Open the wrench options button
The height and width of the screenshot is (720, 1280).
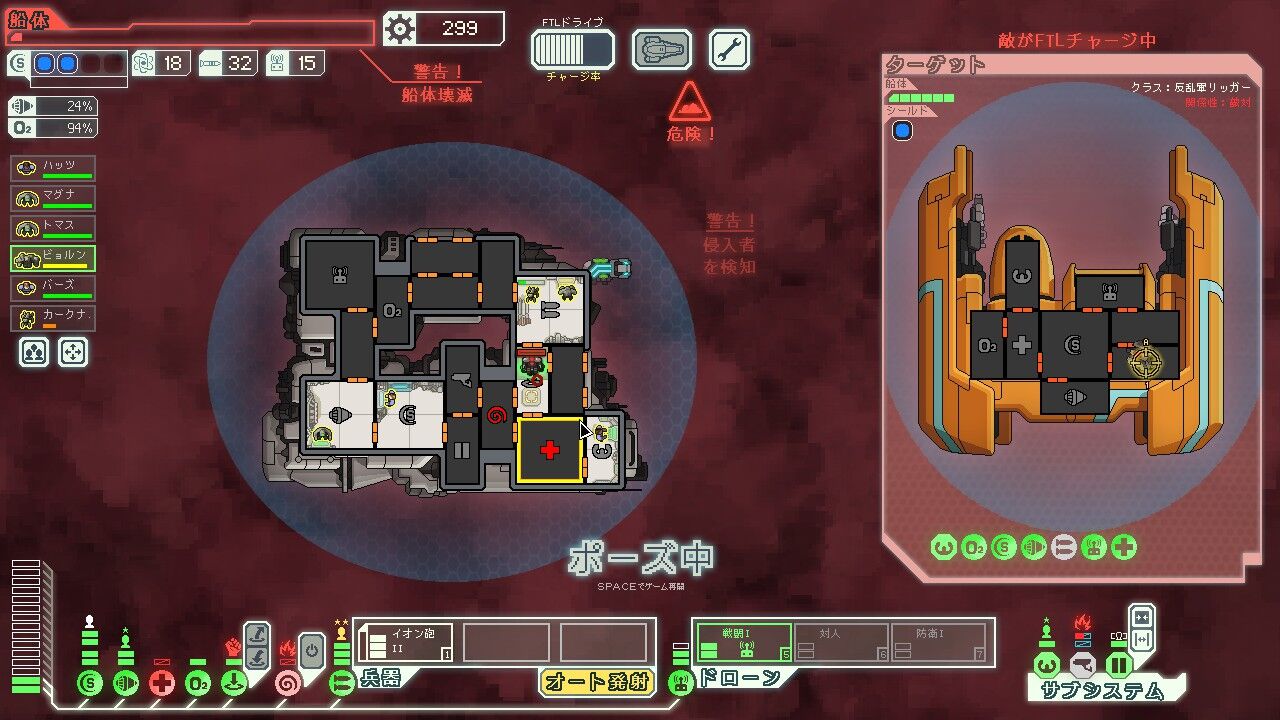click(729, 49)
